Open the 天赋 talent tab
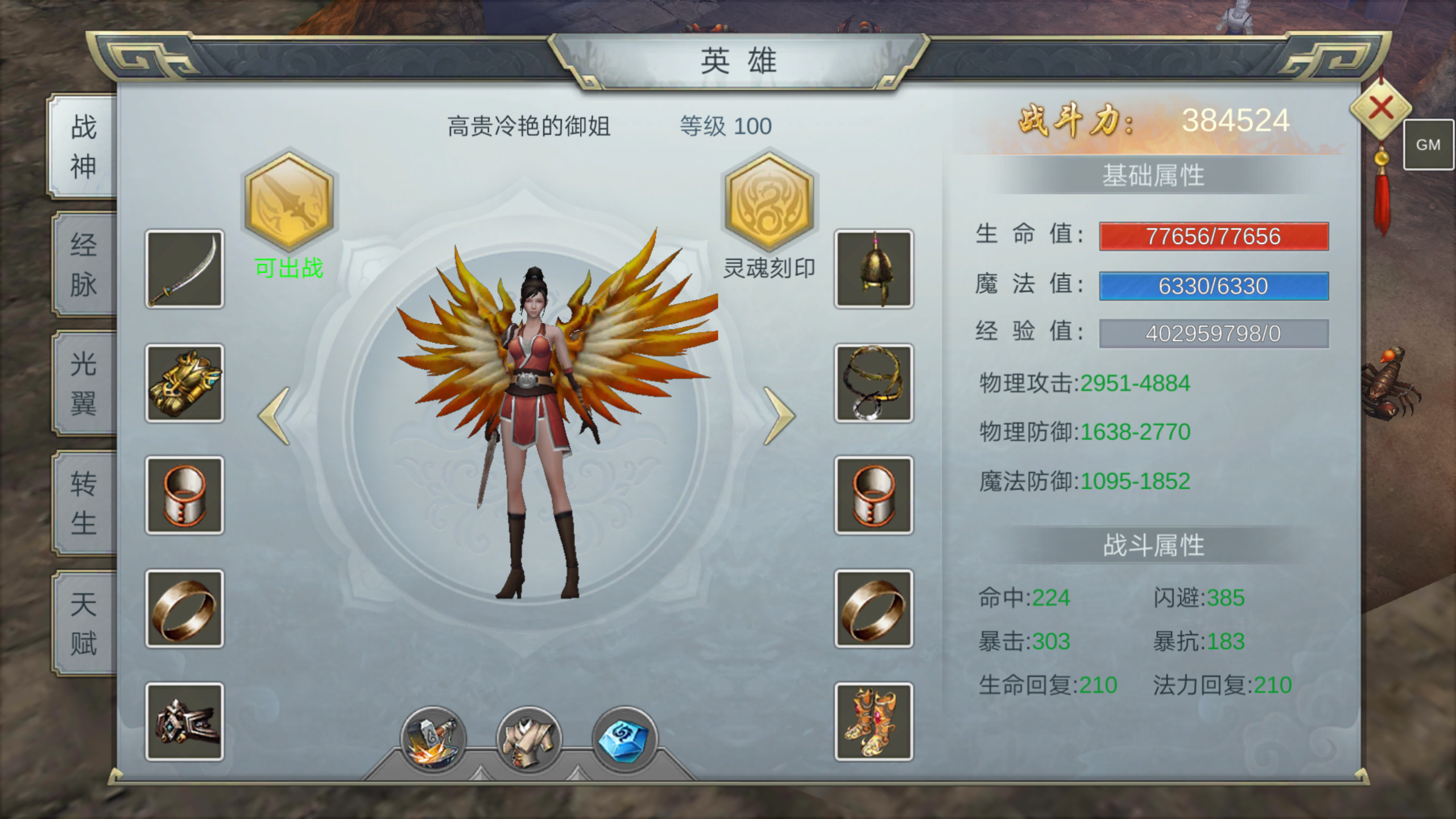Image resolution: width=1456 pixels, height=819 pixels. [82, 623]
